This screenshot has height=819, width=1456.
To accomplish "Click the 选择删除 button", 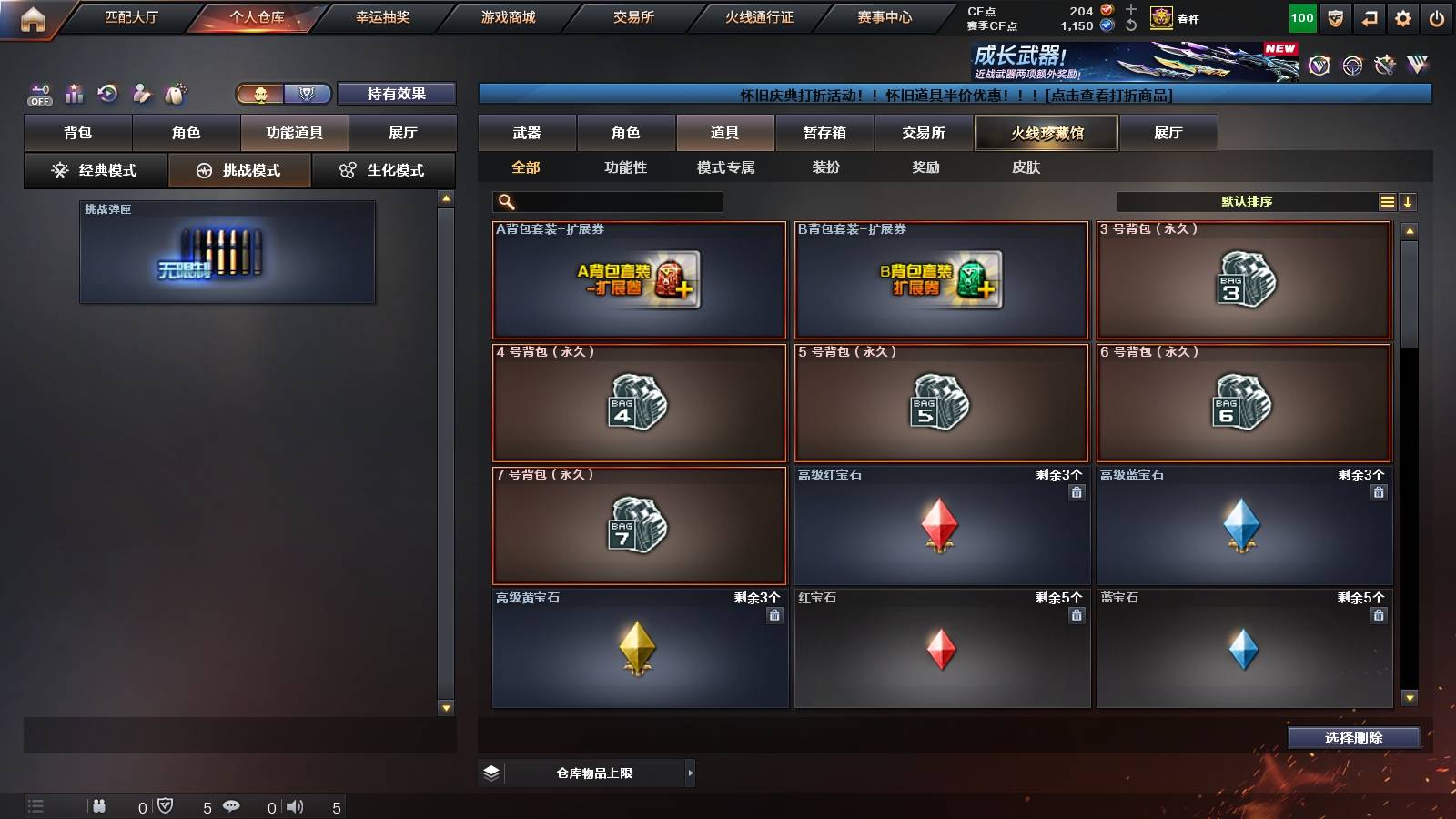I will pos(1354,738).
